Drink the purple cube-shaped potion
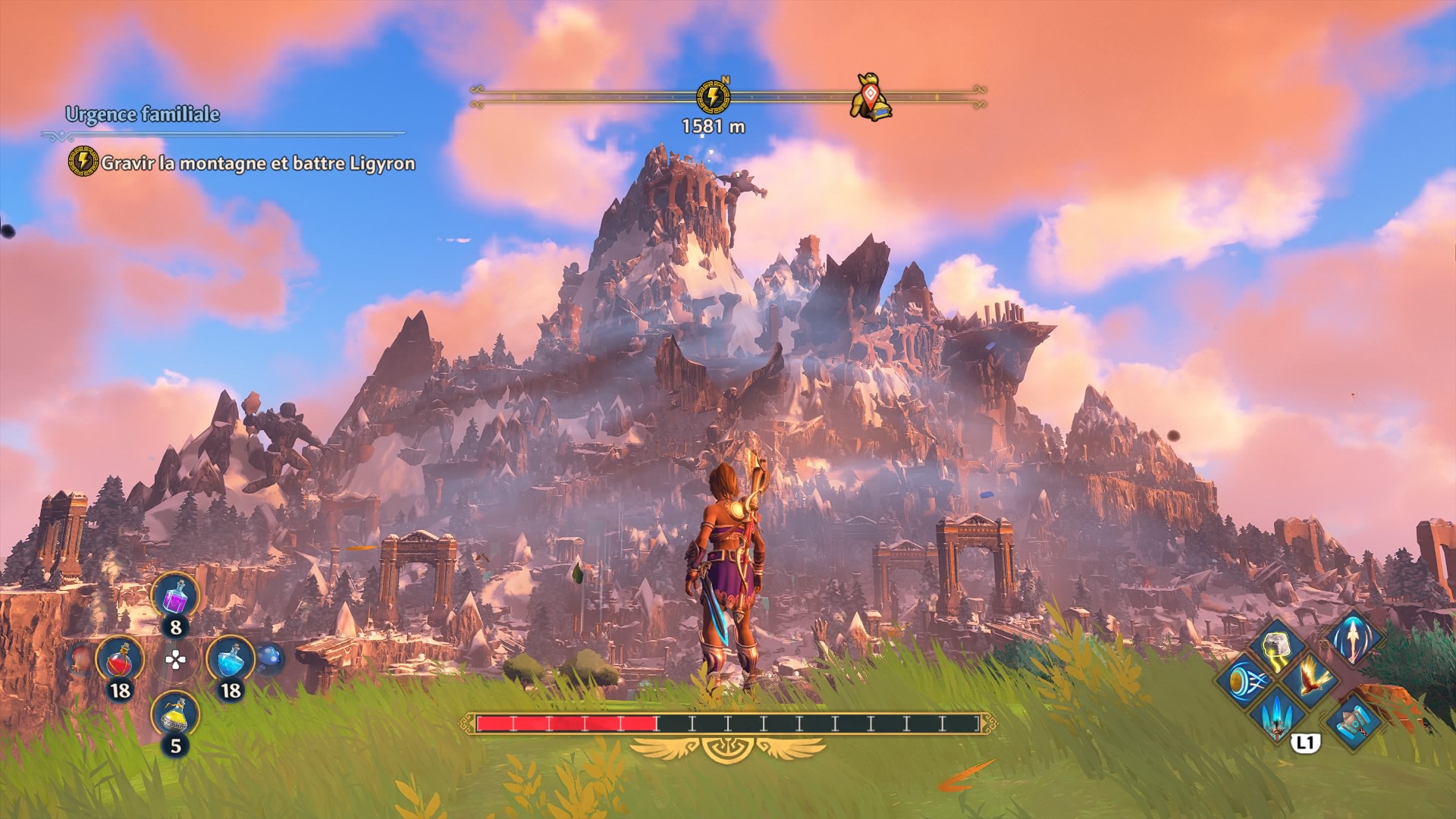 (x=175, y=597)
